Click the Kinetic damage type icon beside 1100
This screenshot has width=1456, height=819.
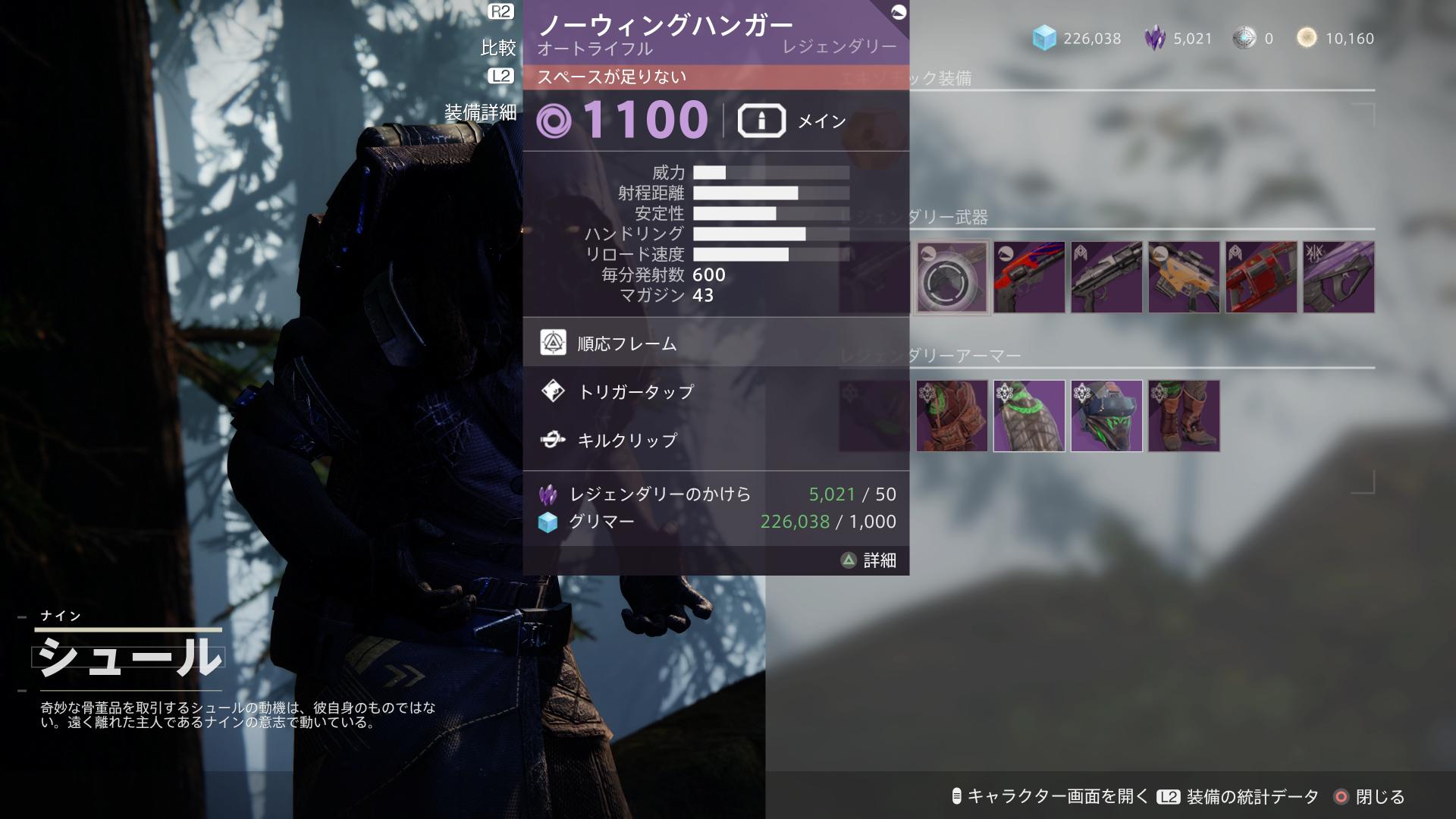[x=555, y=120]
